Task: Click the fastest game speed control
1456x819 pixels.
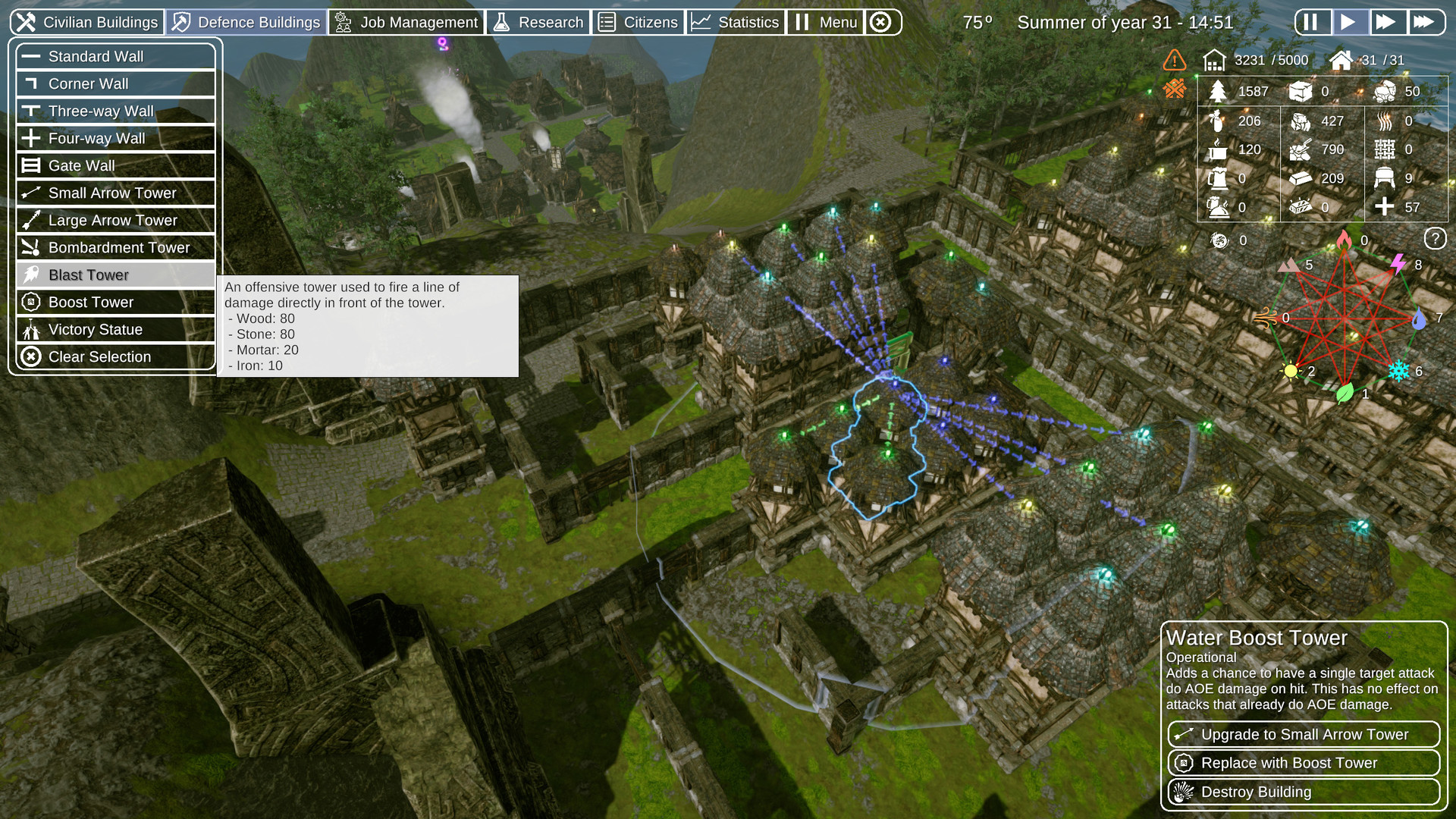Action: 1426,21
